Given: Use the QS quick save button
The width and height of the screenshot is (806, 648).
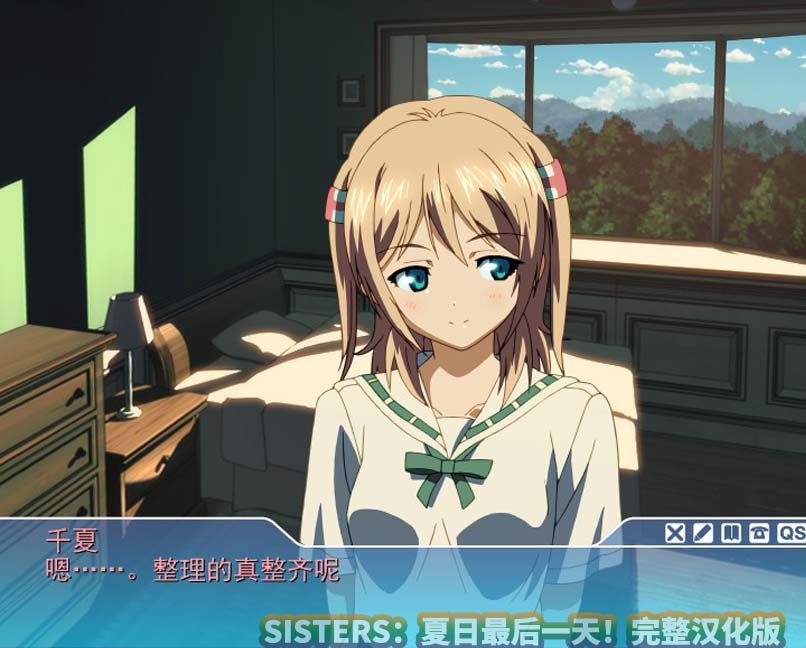Looking at the screenshot, I should tap(791, 533).
